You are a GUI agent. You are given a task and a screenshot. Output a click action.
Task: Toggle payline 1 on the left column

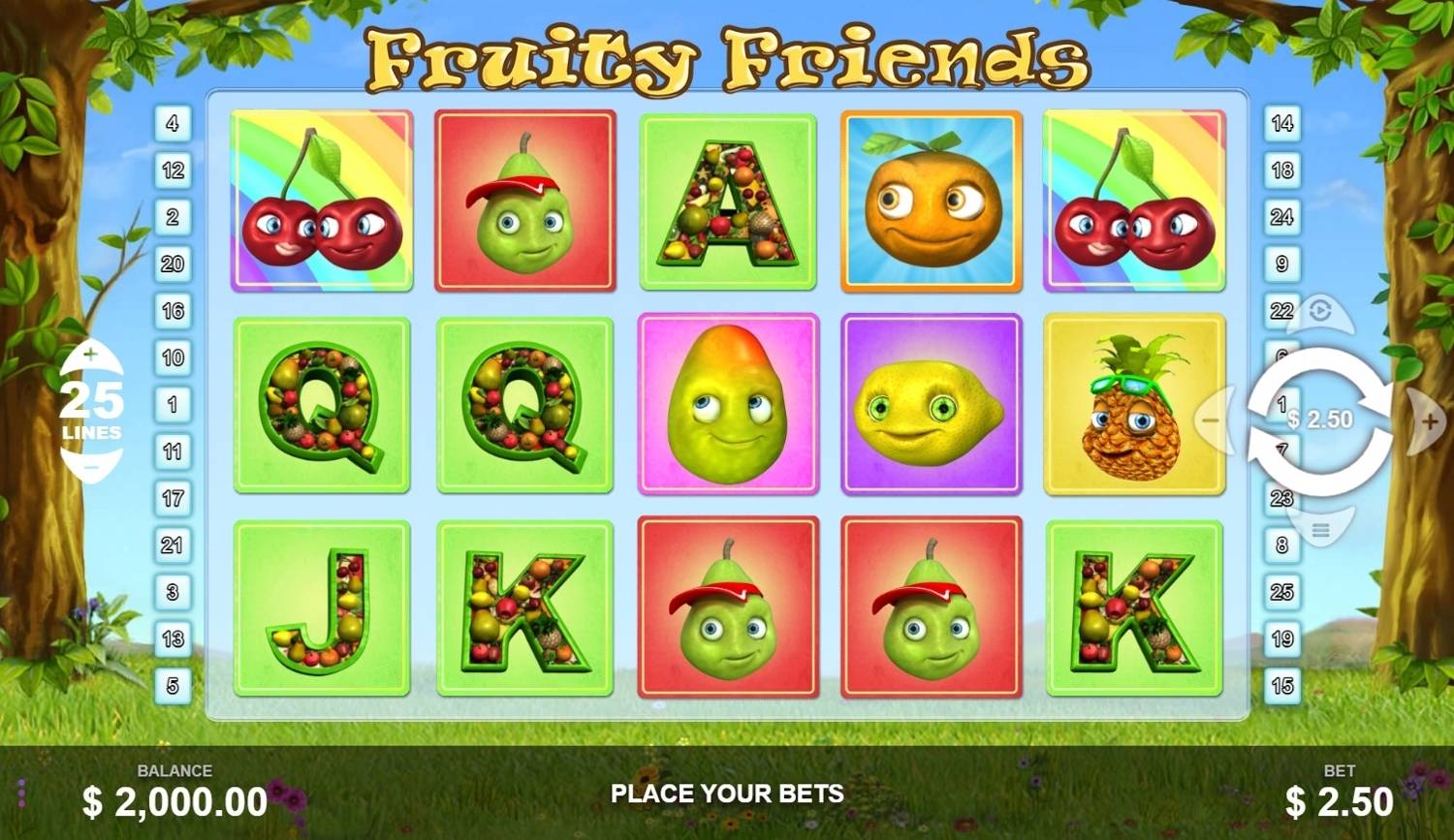[x=174, y=404]
